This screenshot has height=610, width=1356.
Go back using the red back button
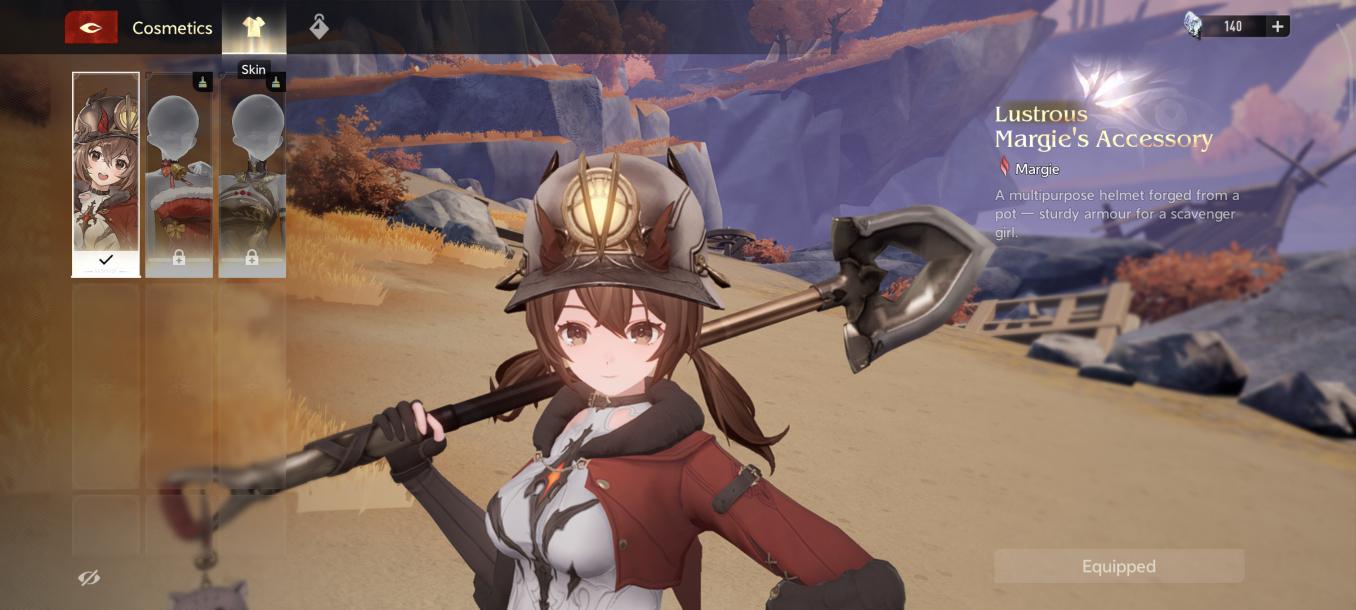91,27
